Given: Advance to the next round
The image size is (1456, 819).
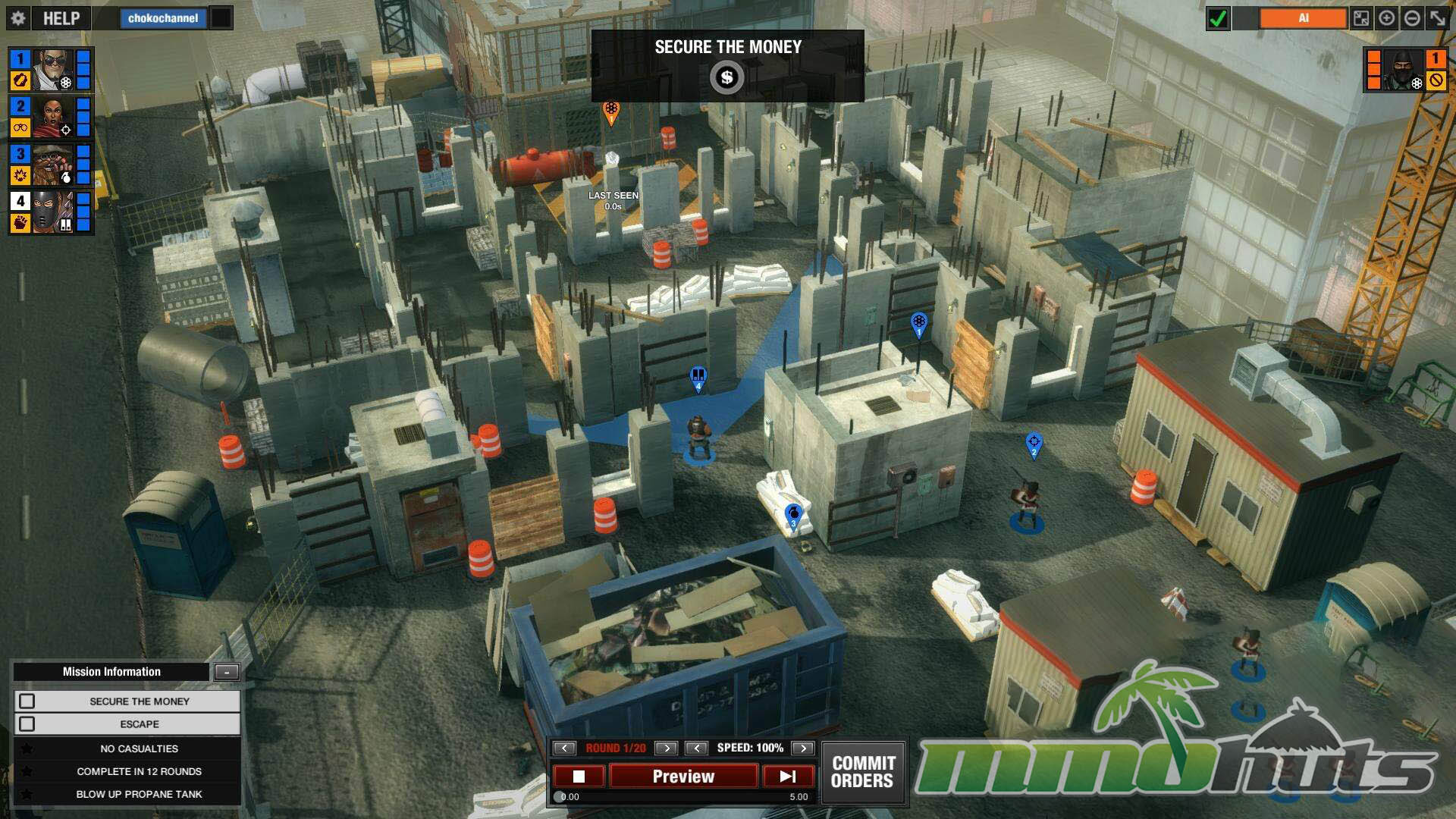Looking at the screenshot, I should [666, 748].
